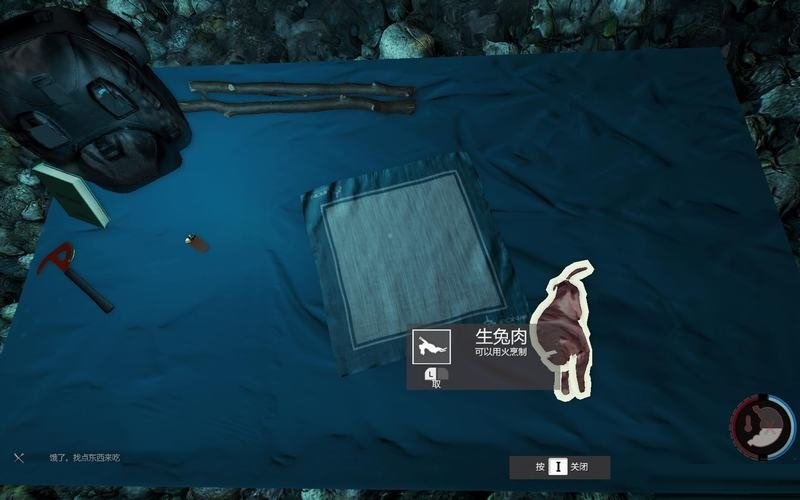Open the green survival guide book
The height and width of the screenshot is (500, 800).
pyautogui.click(x=73, y=193)
